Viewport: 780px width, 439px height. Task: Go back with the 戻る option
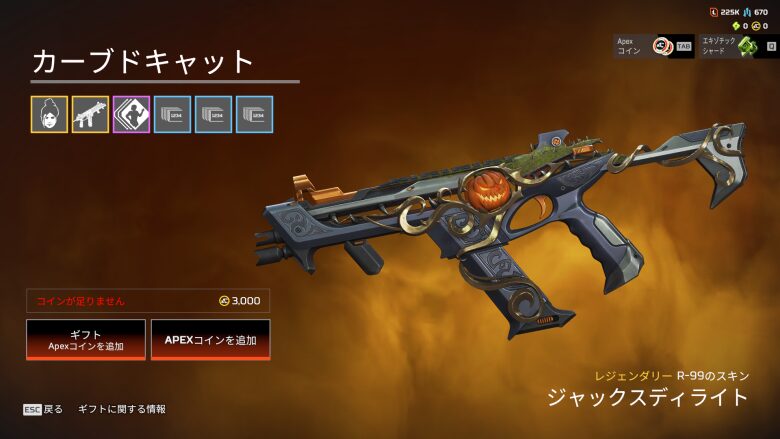[44, 409]
